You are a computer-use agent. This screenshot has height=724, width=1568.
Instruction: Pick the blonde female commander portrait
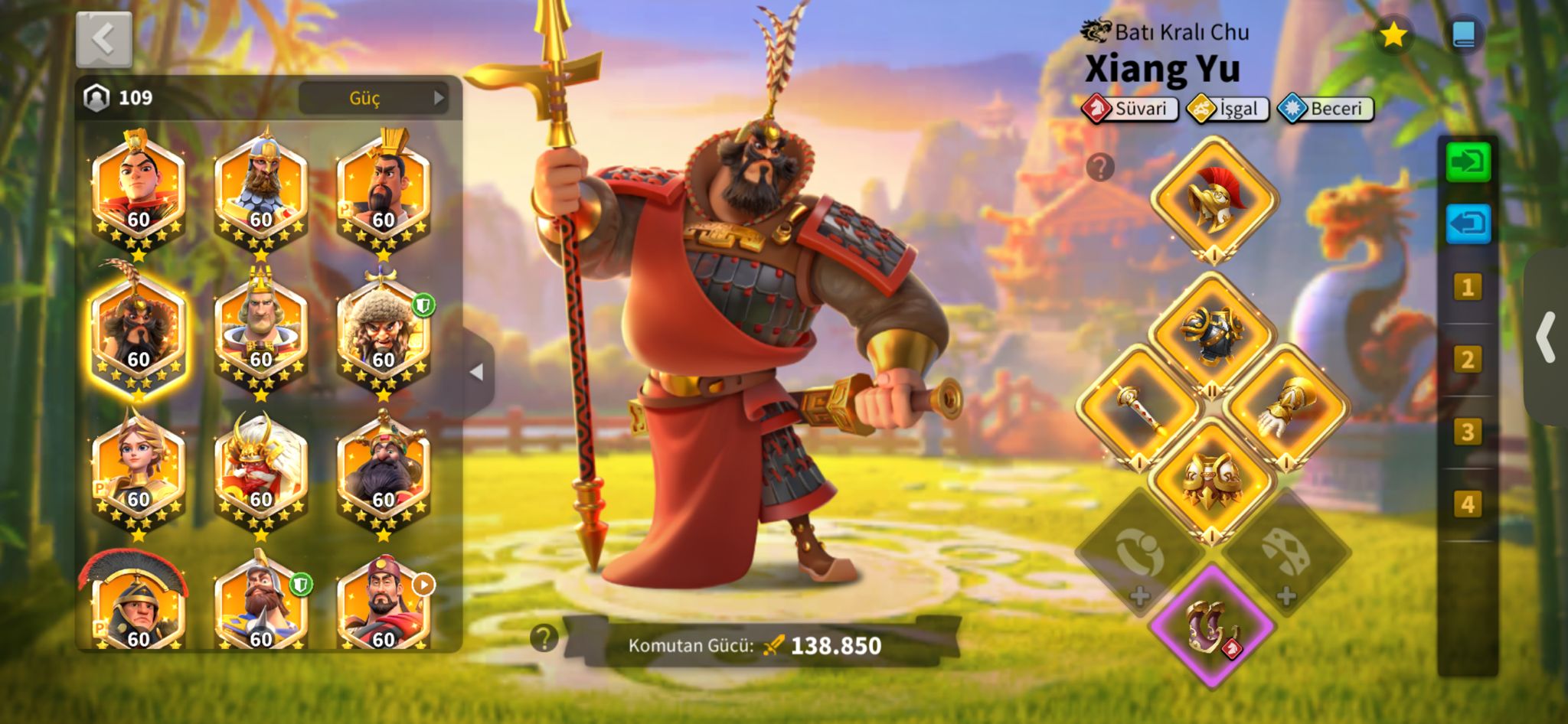click(x=138, y=469)
